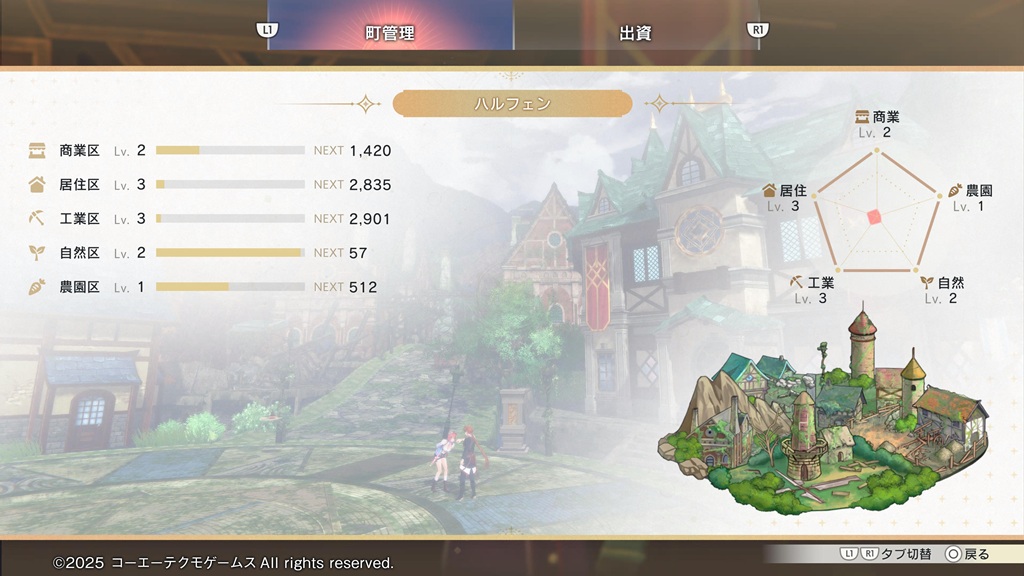This screenshot has height=576, width=1024.
Task: Select the town diorama thumbnail
Action: (x=830, y=420)
